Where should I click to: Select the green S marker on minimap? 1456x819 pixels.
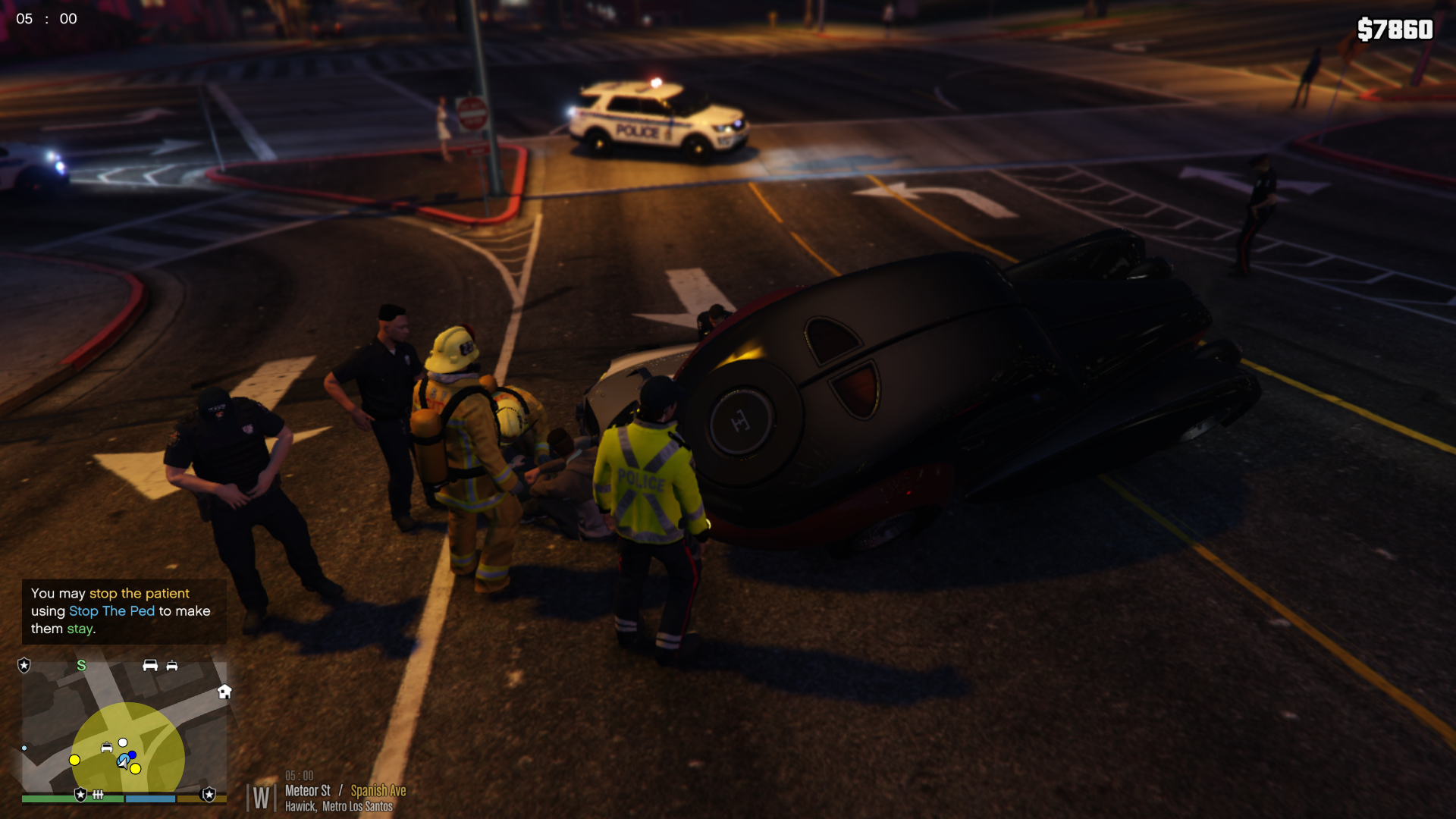pos(81,665)
